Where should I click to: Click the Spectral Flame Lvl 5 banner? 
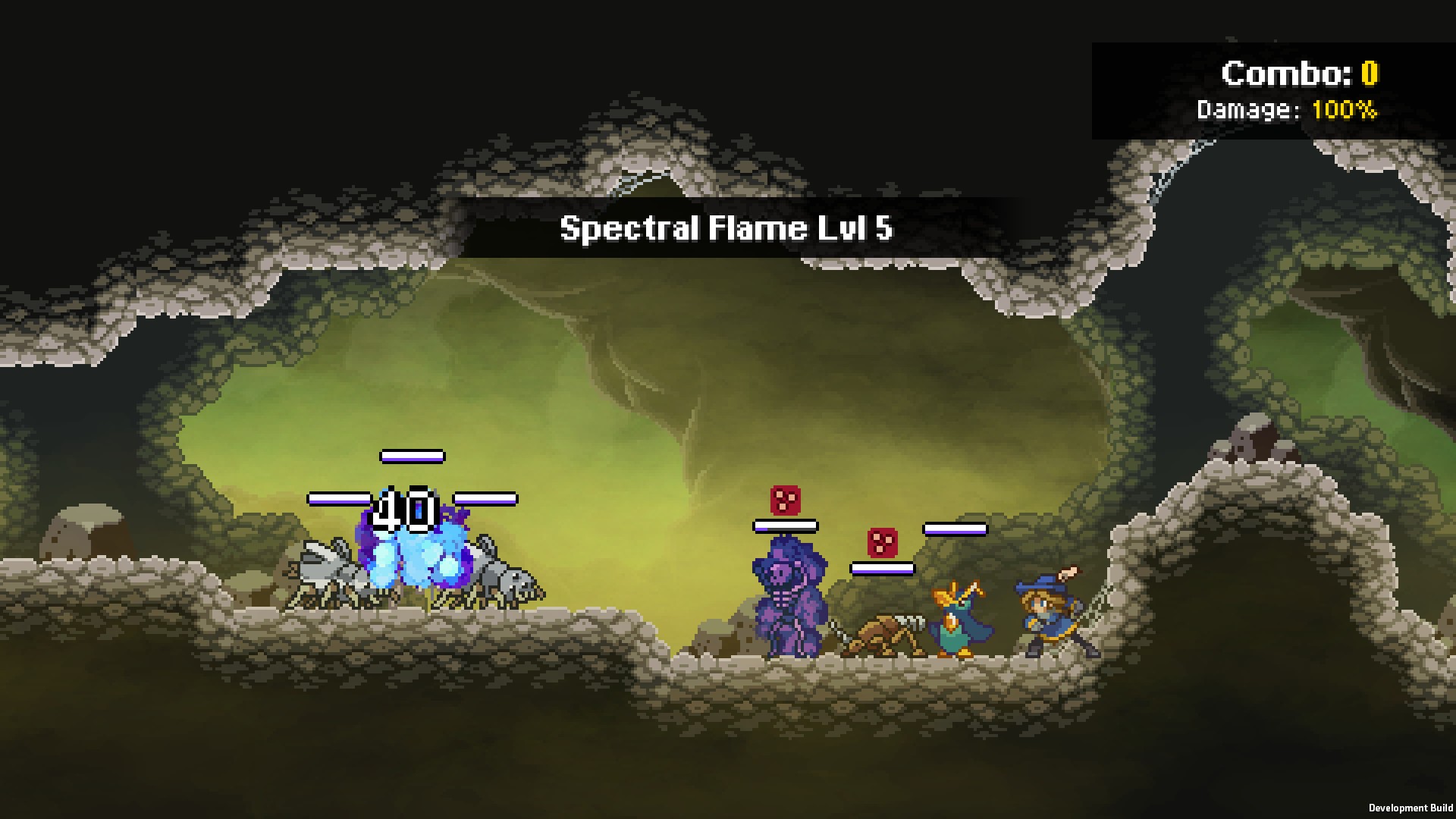(726, 228)
